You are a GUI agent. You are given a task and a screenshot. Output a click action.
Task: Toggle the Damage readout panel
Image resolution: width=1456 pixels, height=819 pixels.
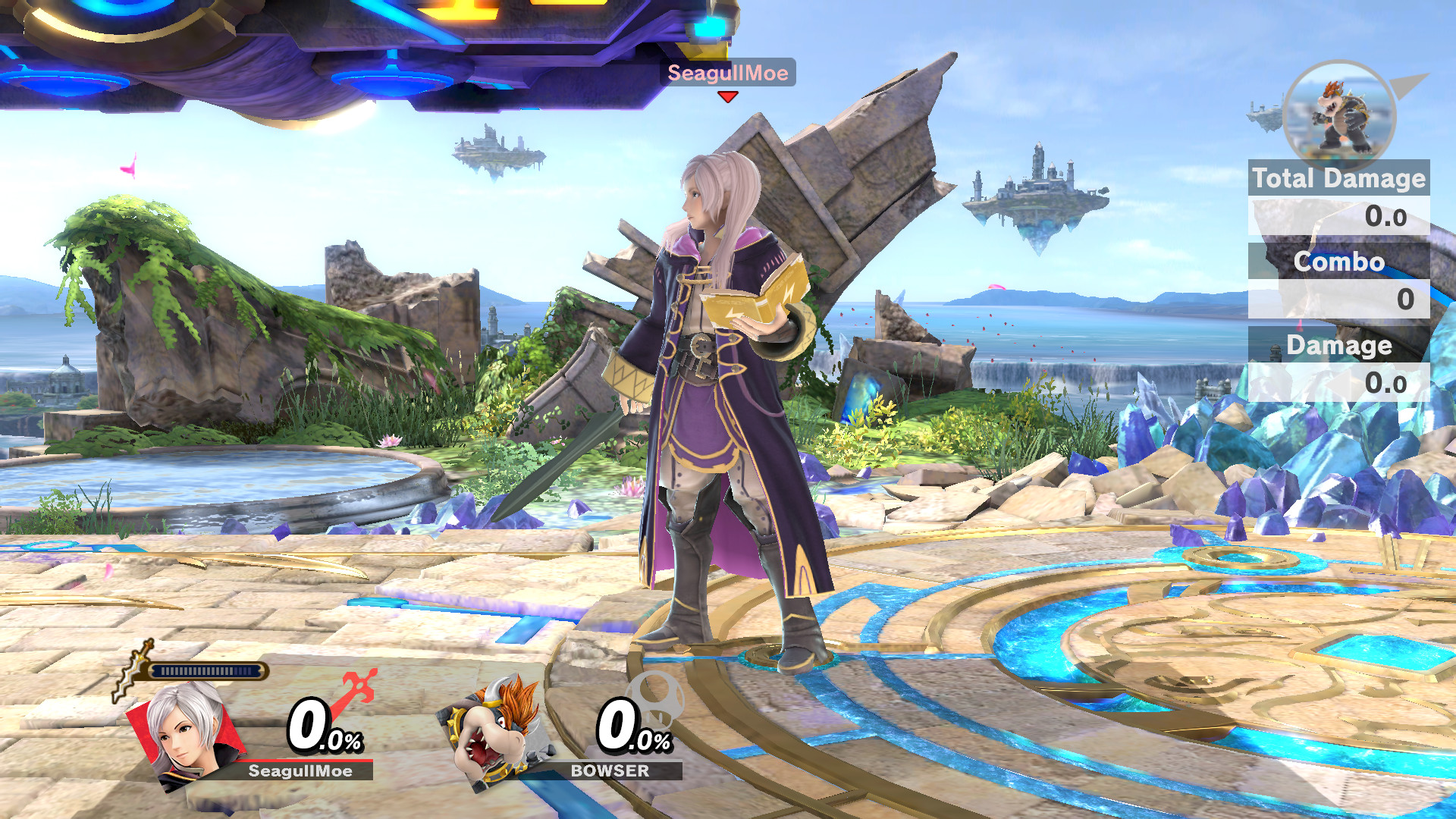pyautogui.click(x=1340, y=345)
